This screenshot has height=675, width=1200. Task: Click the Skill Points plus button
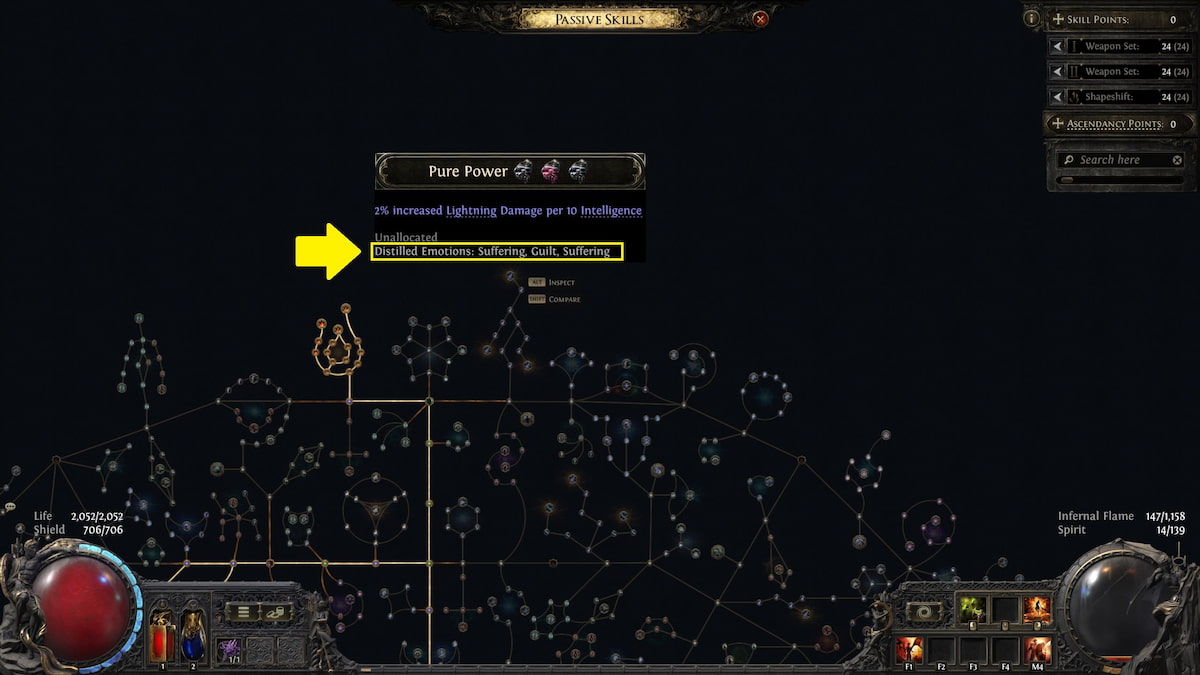tap(1058, 19)
